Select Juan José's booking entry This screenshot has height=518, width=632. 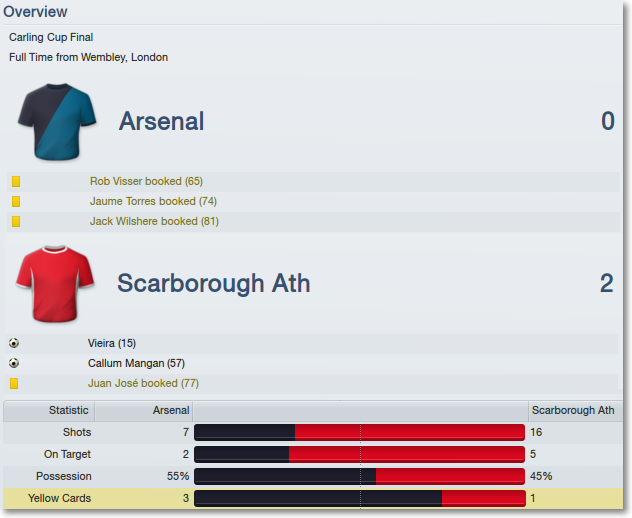point(144,383)
